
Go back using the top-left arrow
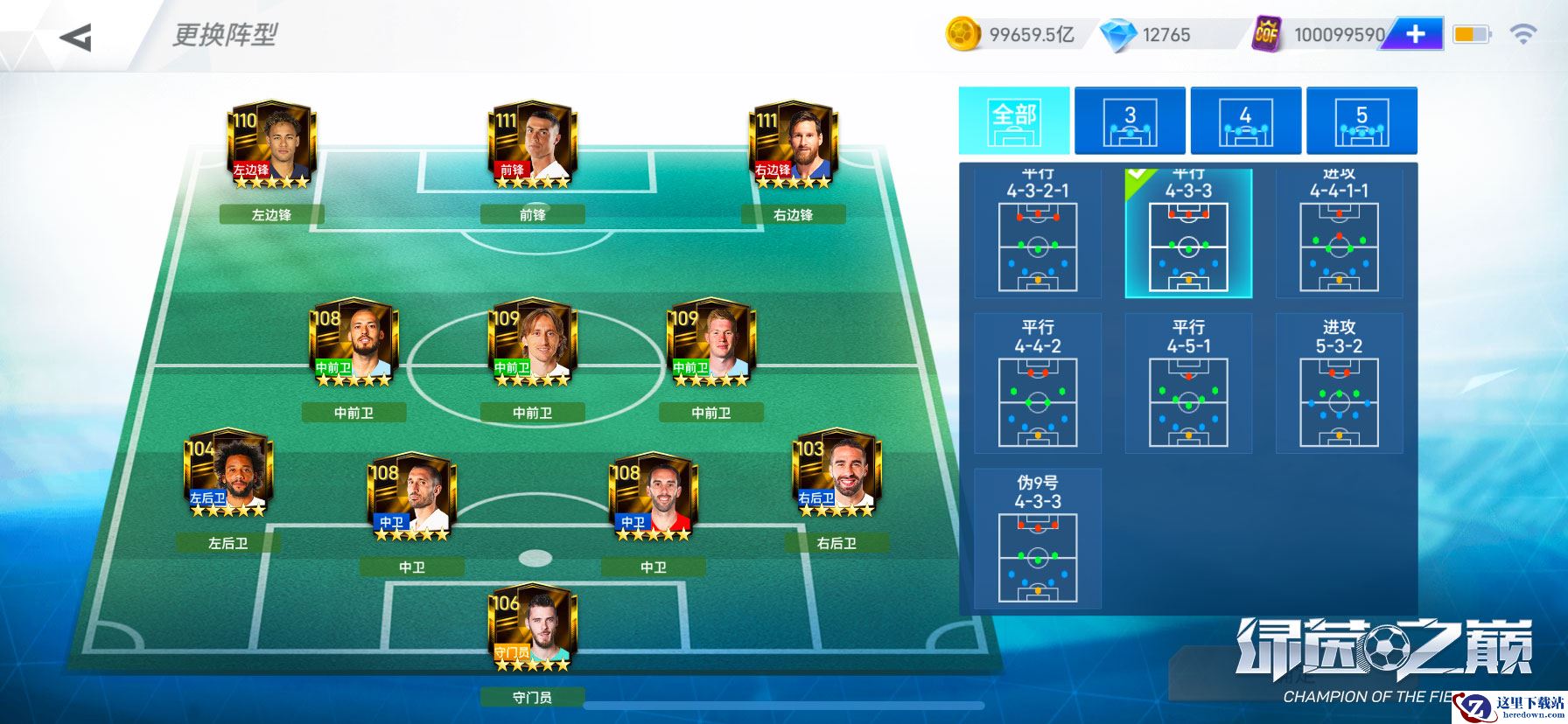tap(76, 37)
